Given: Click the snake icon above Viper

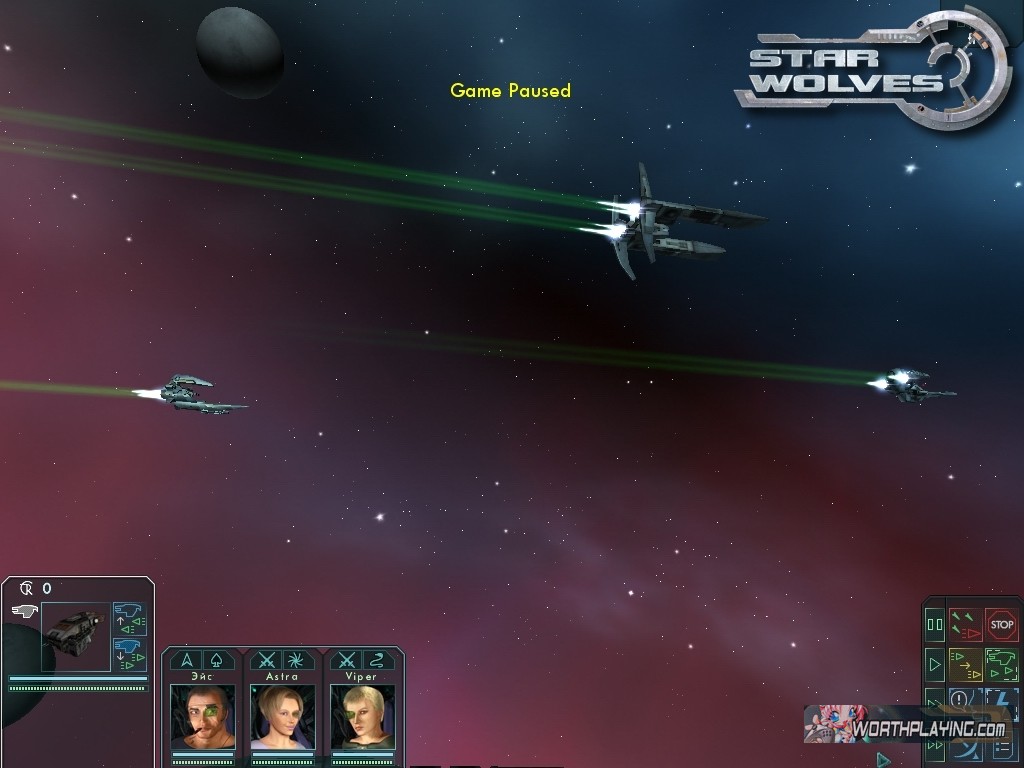Looking at the screenshot, I should (377, 660).
